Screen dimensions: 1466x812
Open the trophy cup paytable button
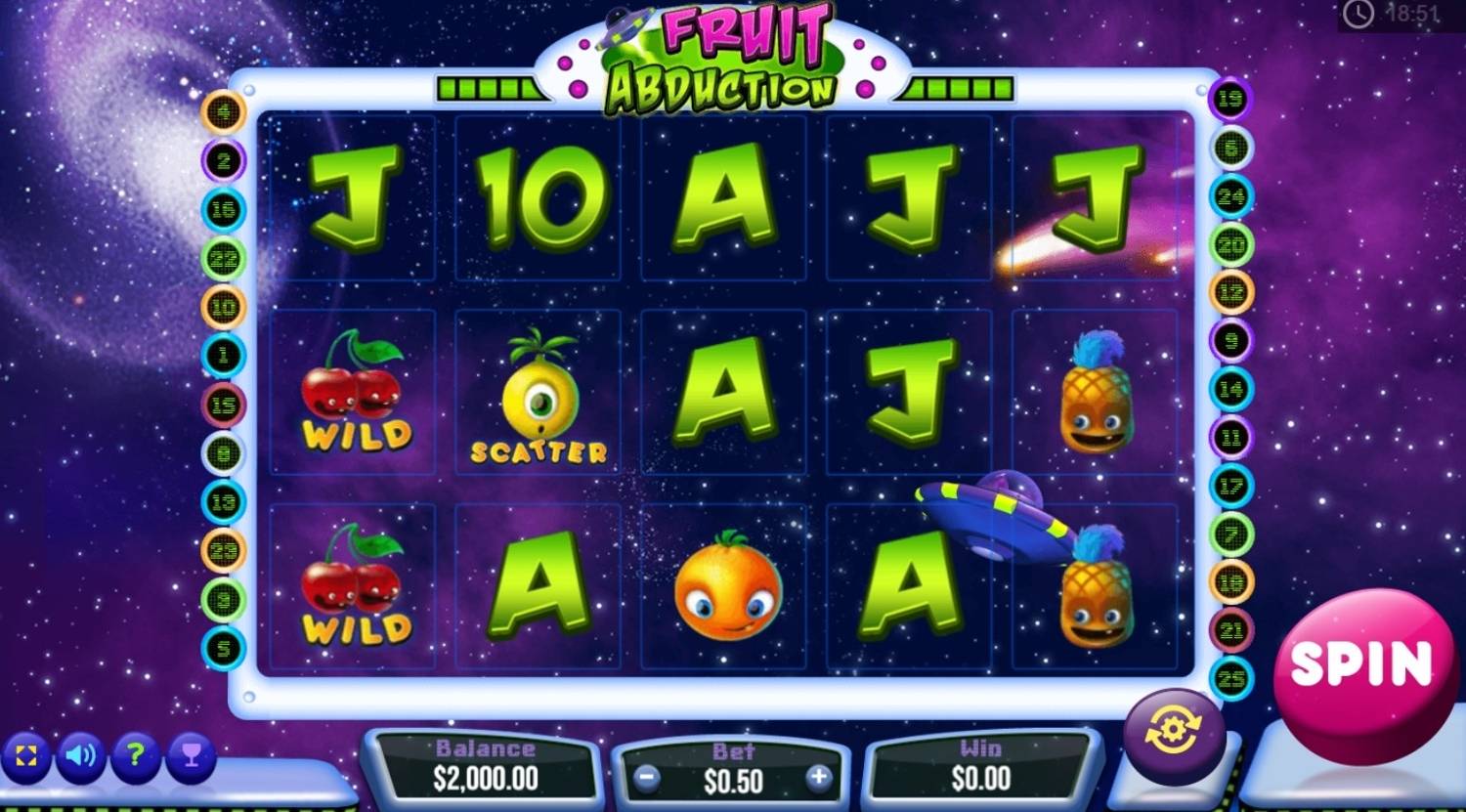point(191,755)
